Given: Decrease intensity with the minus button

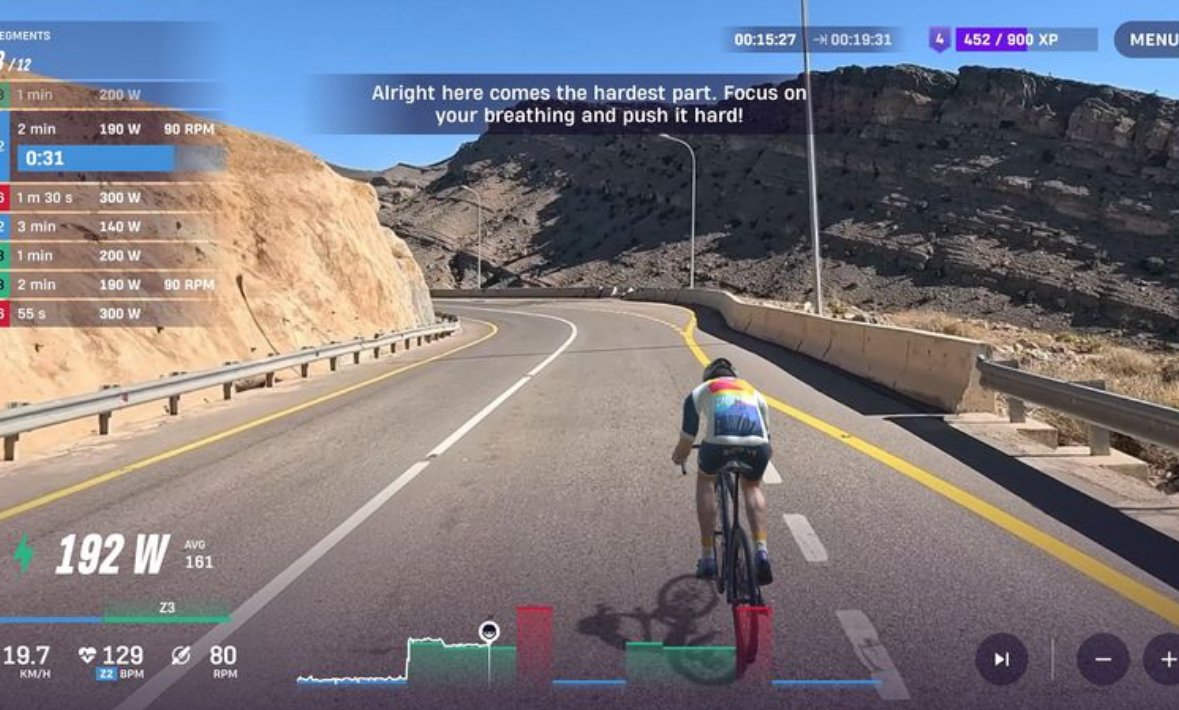Looking at the screenshot, I should tap(1103, 659).
